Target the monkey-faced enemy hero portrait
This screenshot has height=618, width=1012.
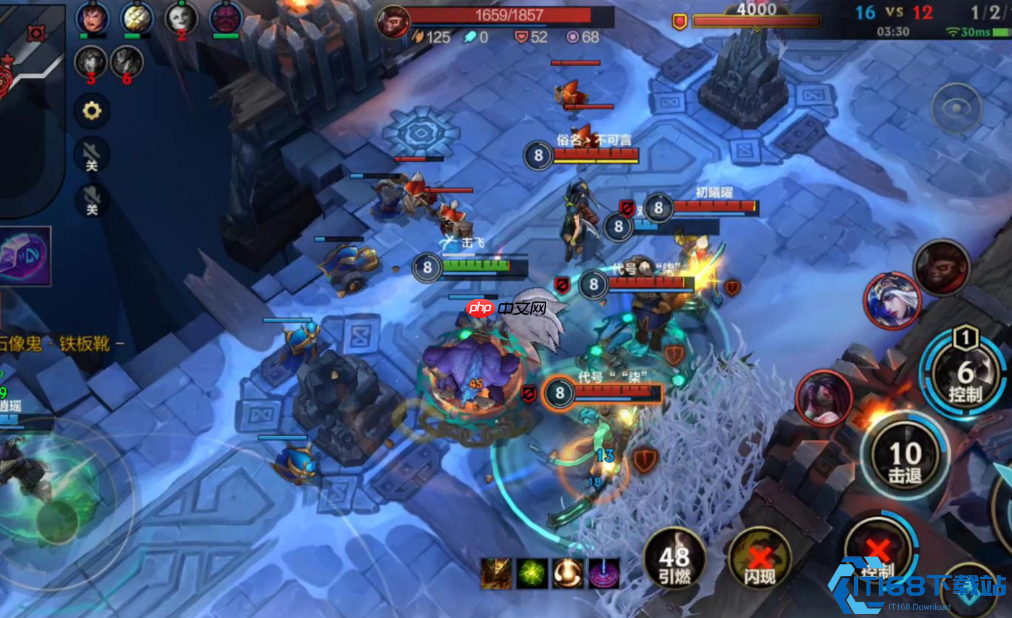click(x=941, y=267)
